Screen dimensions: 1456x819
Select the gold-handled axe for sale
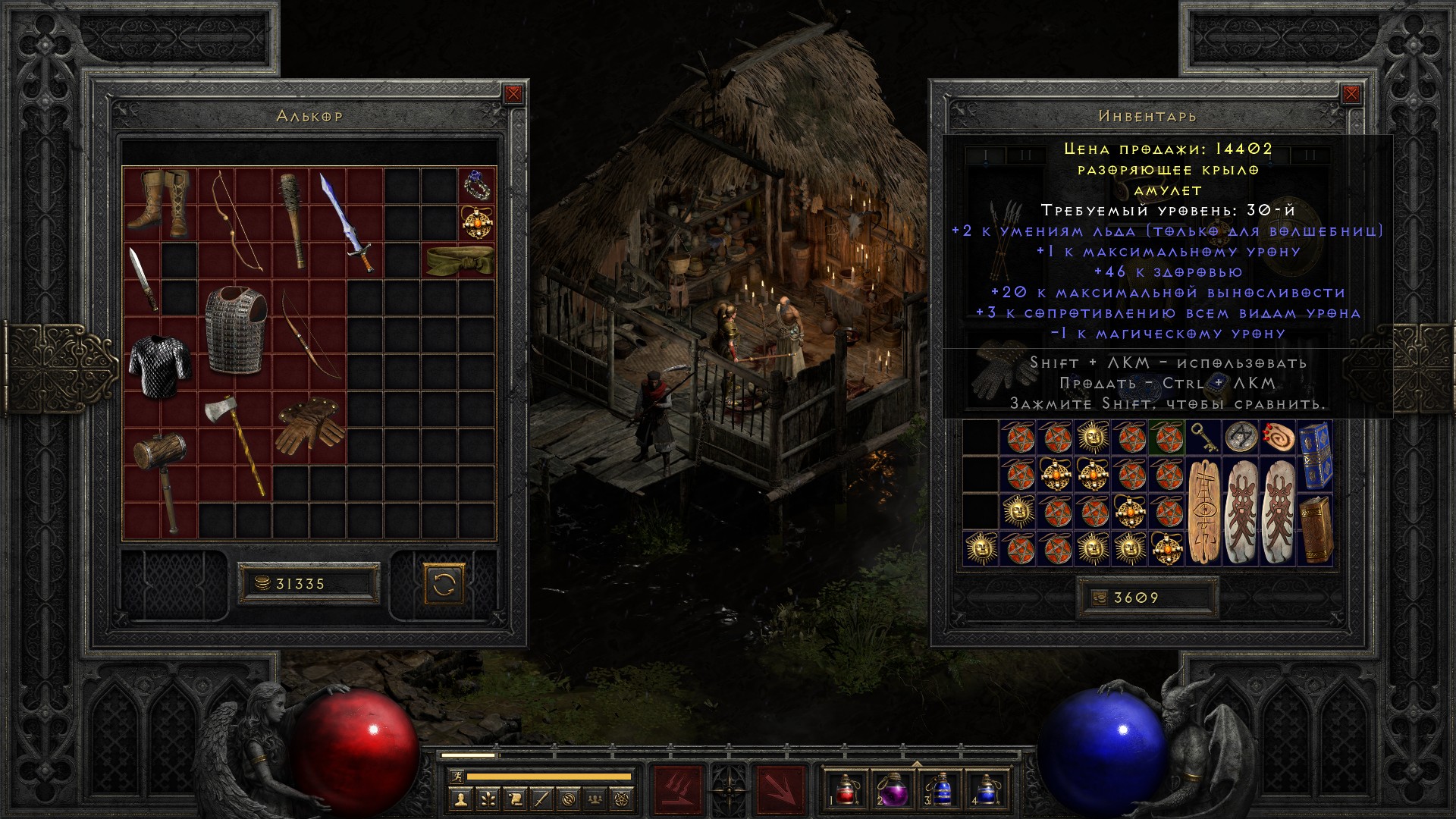(235, 444)
